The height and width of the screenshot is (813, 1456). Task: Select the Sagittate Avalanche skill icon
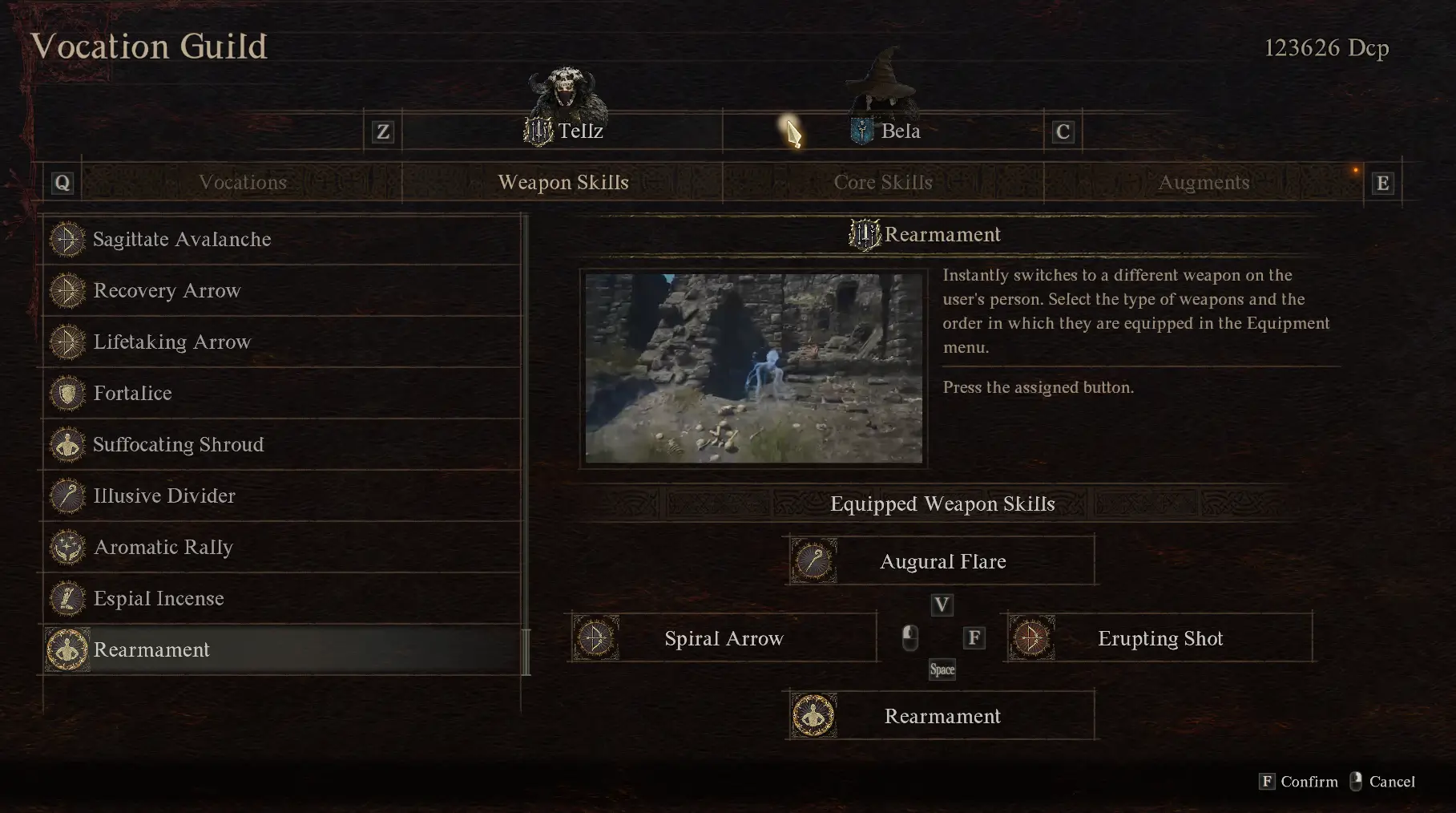click(67, 239)
